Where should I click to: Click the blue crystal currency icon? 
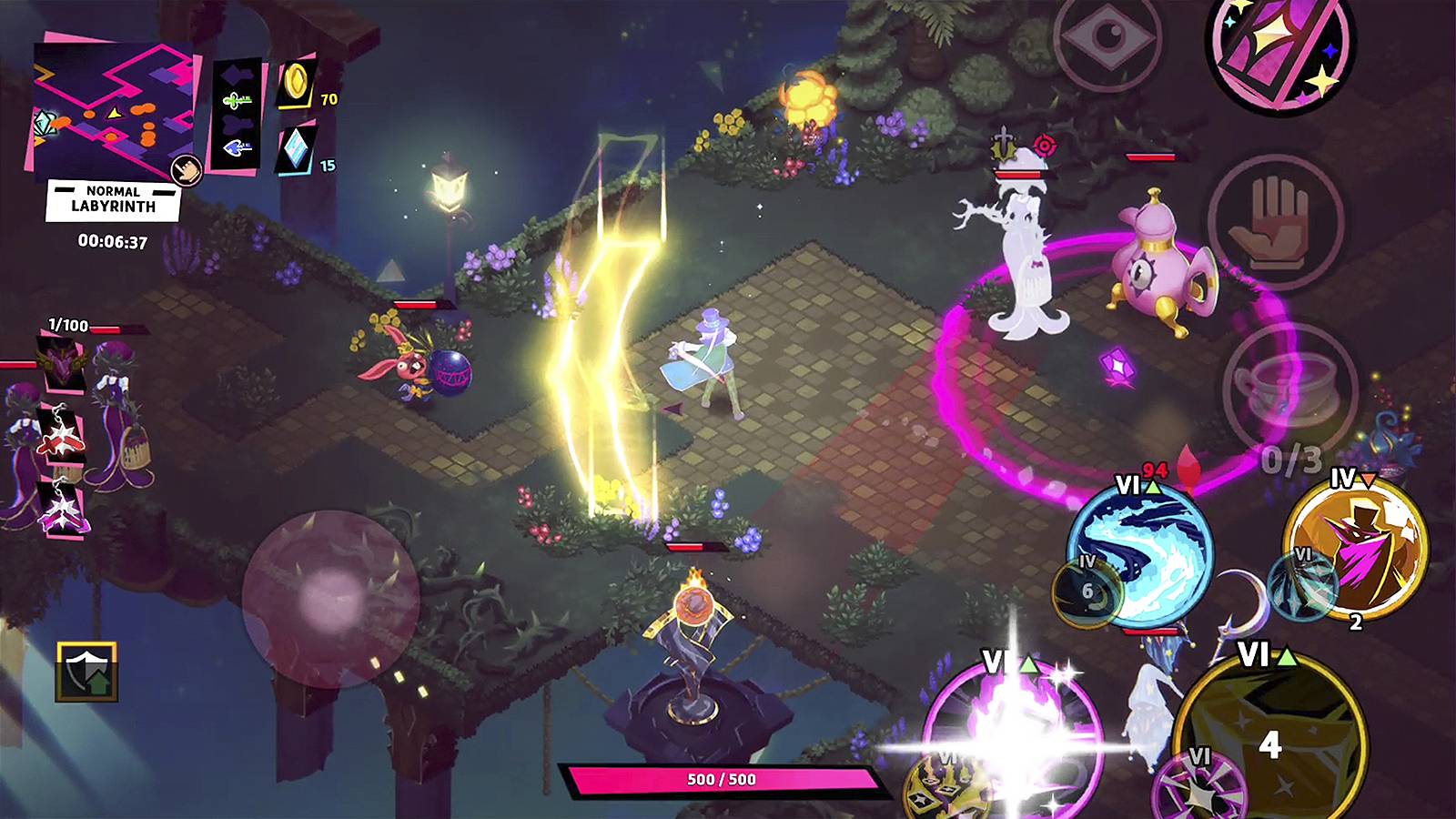296,148
